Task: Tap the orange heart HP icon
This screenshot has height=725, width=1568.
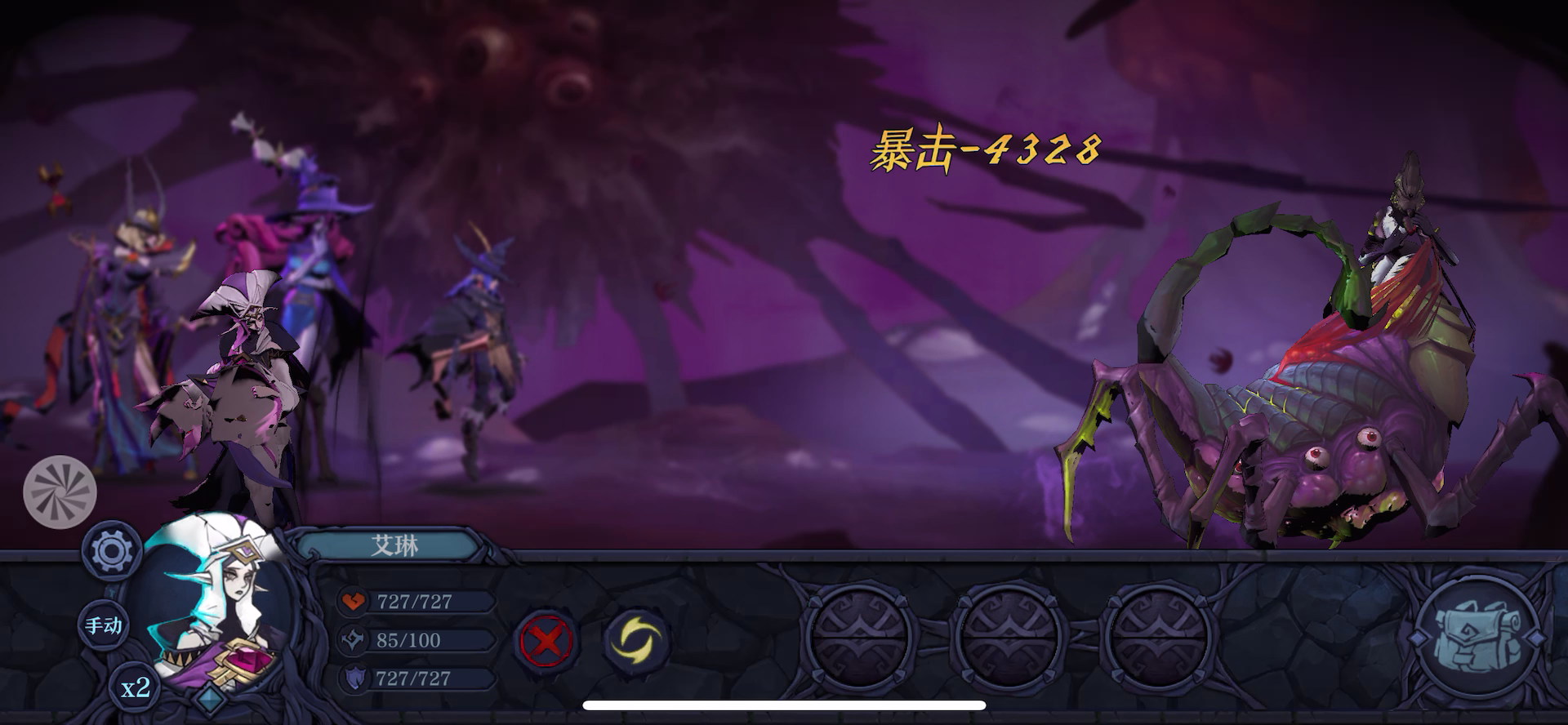Action: click(x=354, y=602)
